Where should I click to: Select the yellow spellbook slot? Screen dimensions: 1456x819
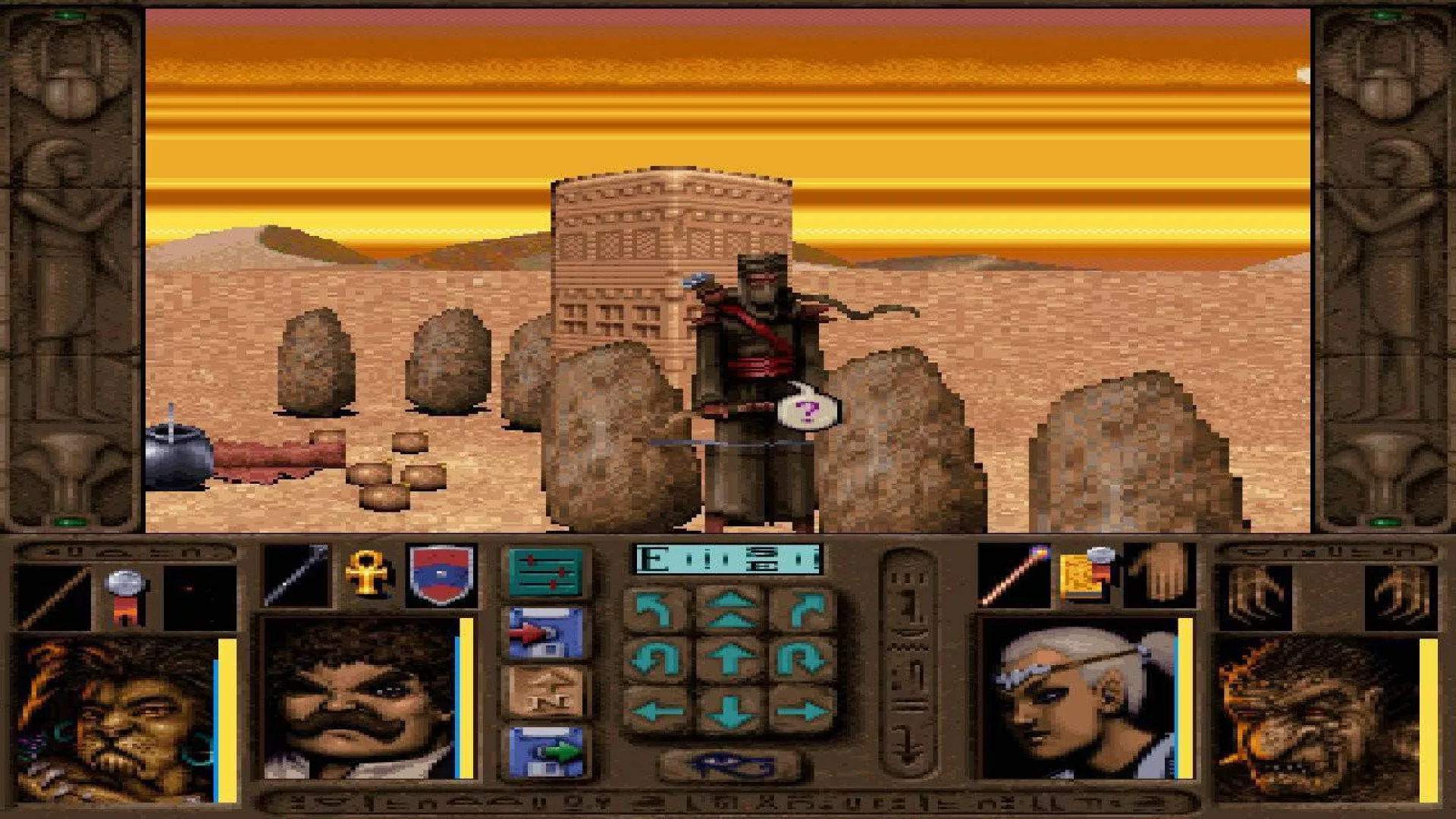tap(1084, 575)
